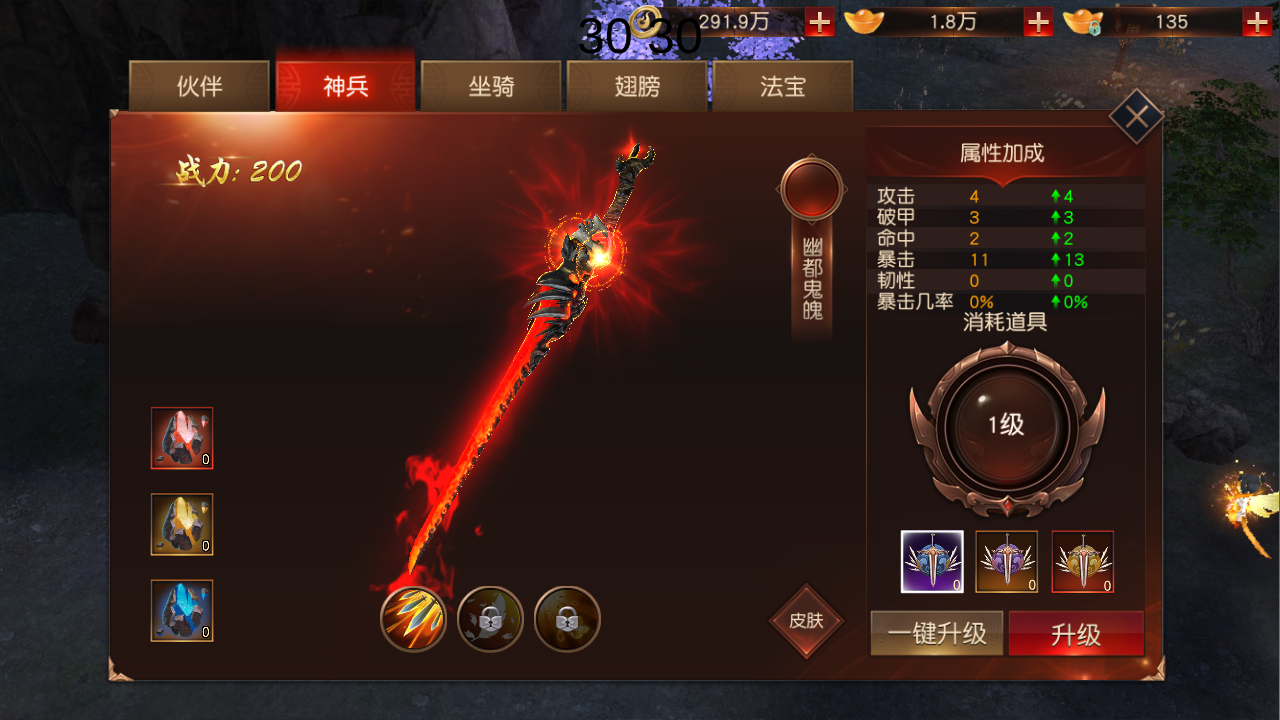
Task: Select the yellow crystal ore slot
Action: click(182, 524)
